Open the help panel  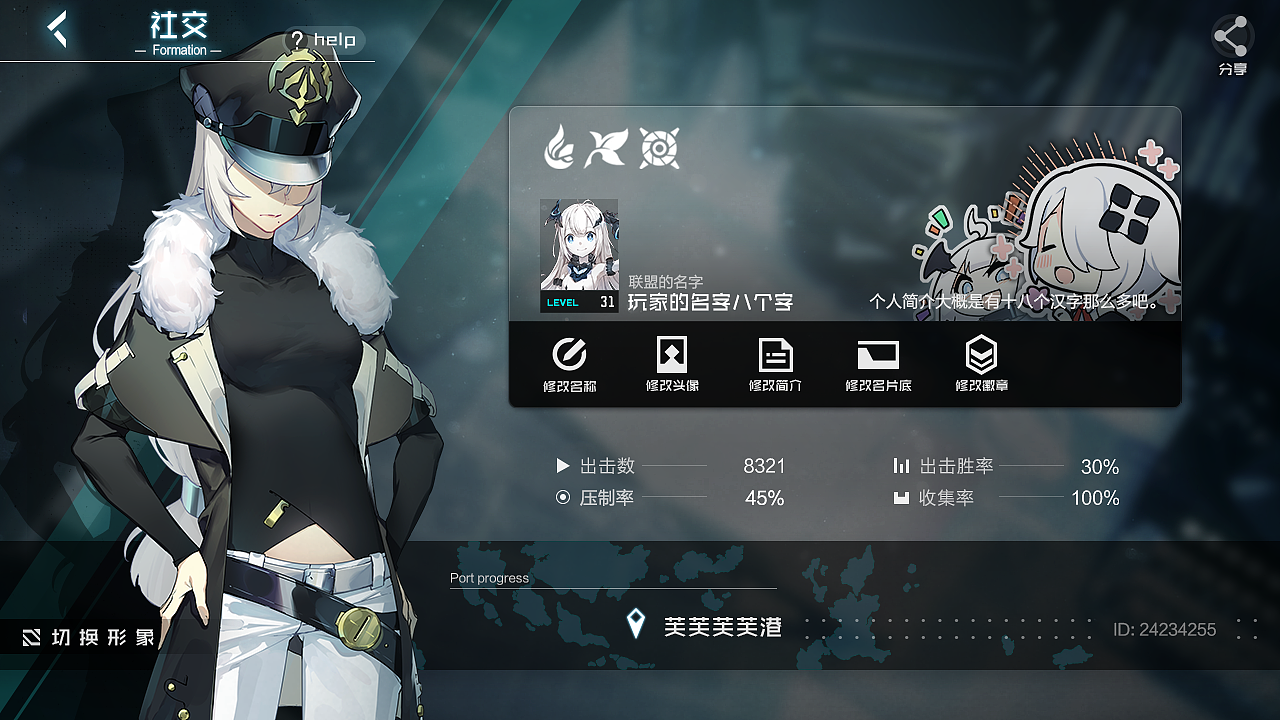pos(324,40)
